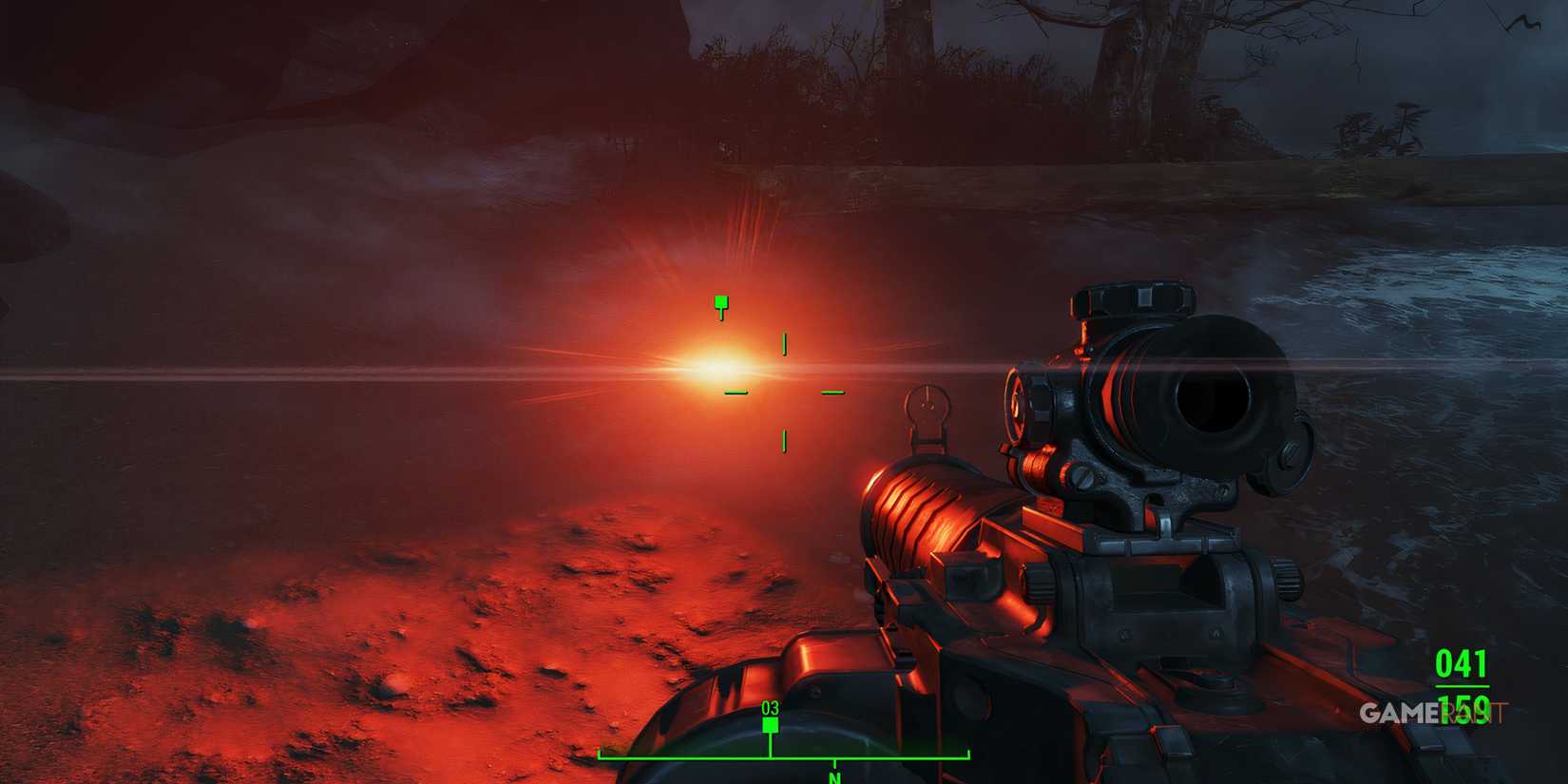Click the bottom tick mark of the crosshair
Screen dimensions: 1568x784
pos(784,439)
